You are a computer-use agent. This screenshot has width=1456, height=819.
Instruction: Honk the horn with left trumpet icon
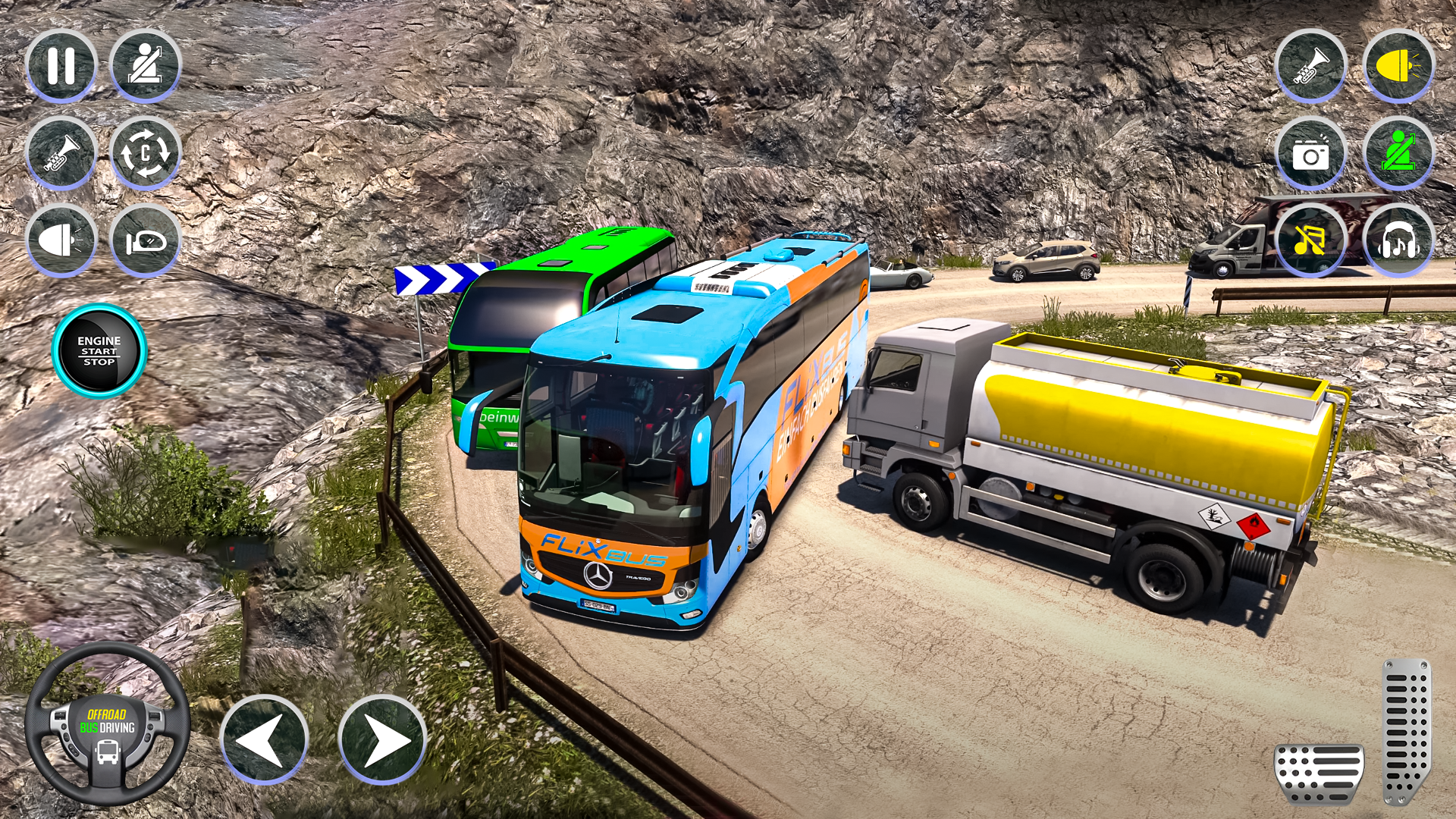pyautogui.click(x=62, y=152)
